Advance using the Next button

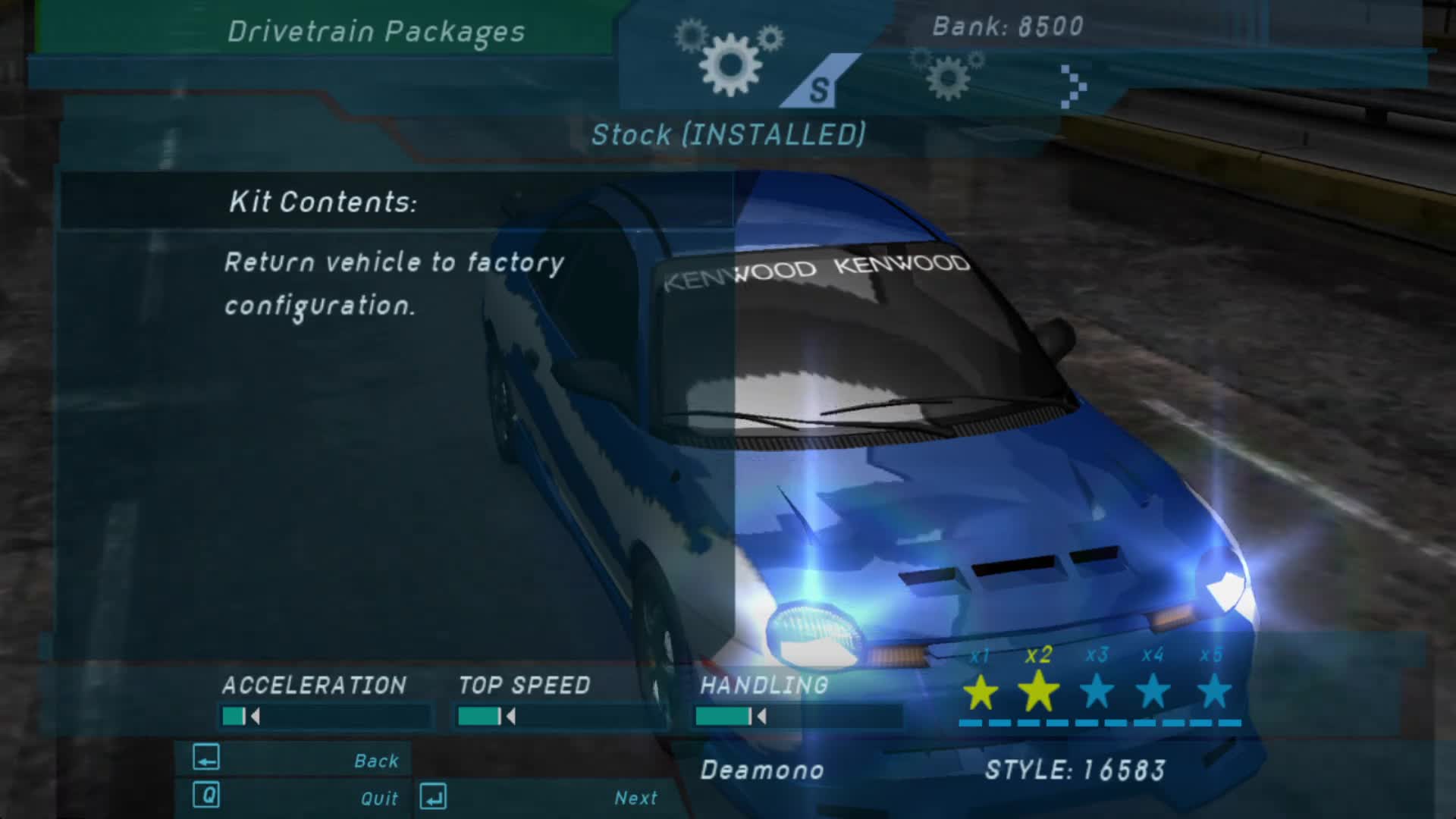[x=635, y=797]
